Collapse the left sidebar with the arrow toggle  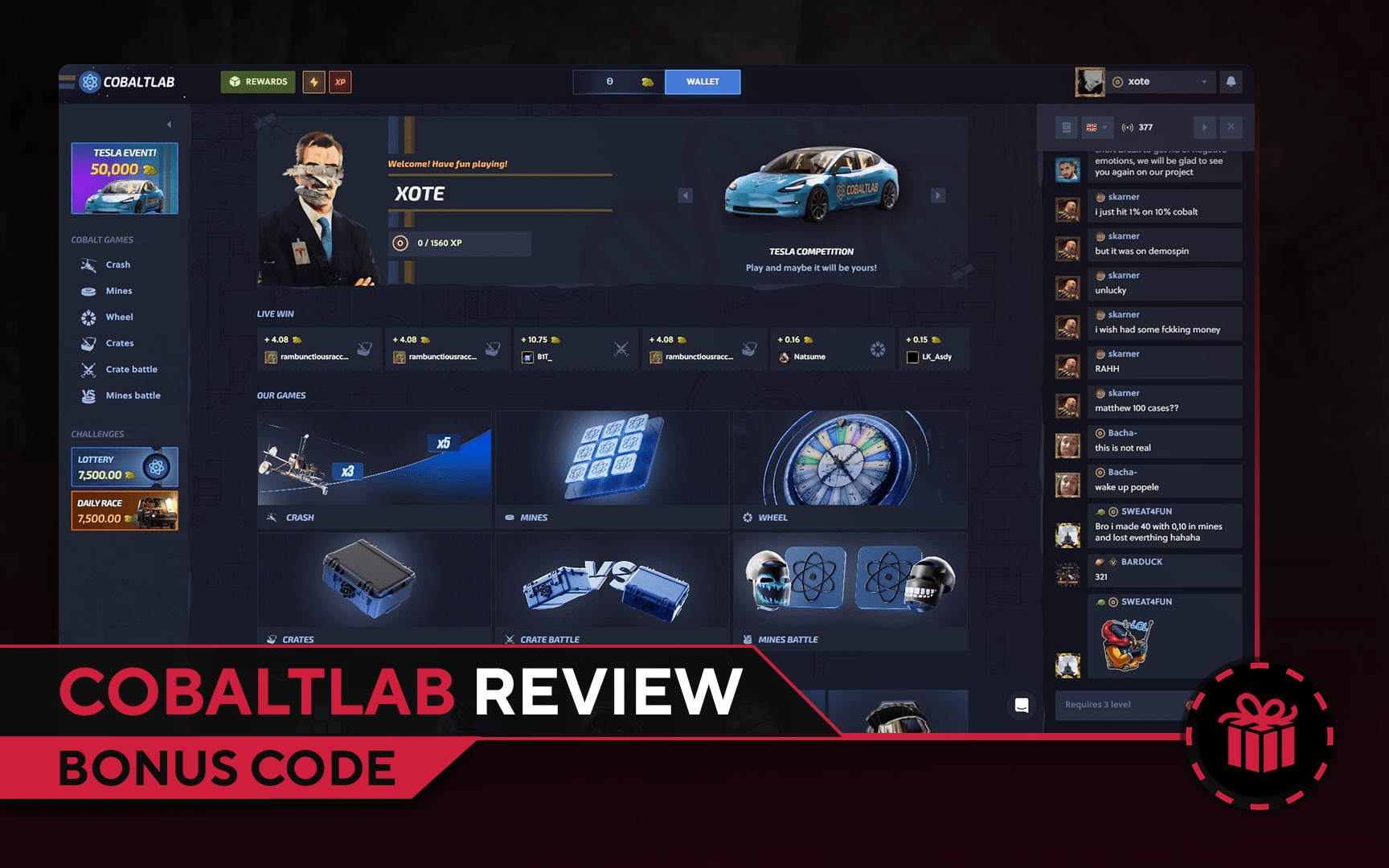[x=169, y=124]
